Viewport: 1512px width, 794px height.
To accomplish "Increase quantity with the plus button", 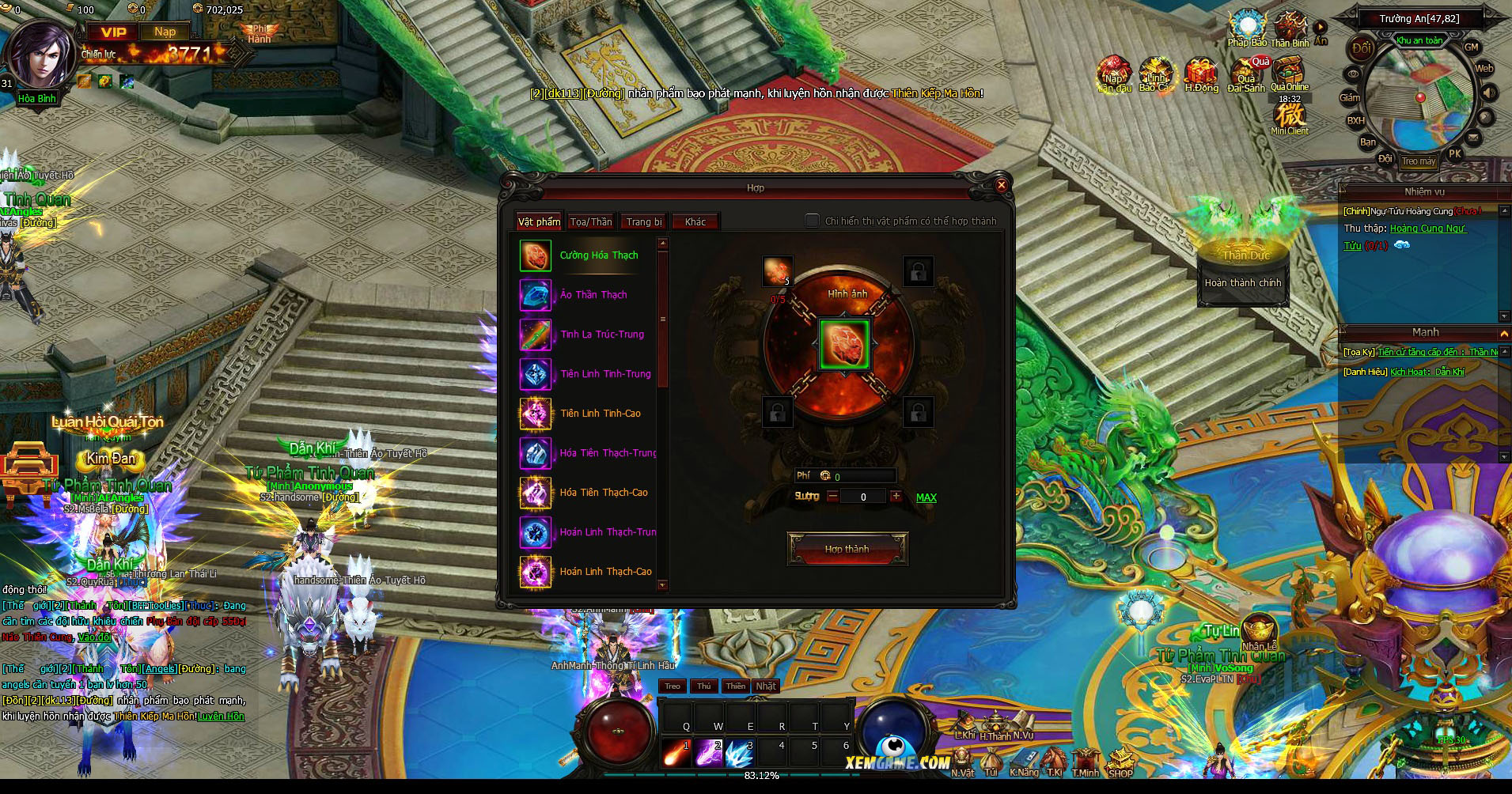I will tap(896, 497).
